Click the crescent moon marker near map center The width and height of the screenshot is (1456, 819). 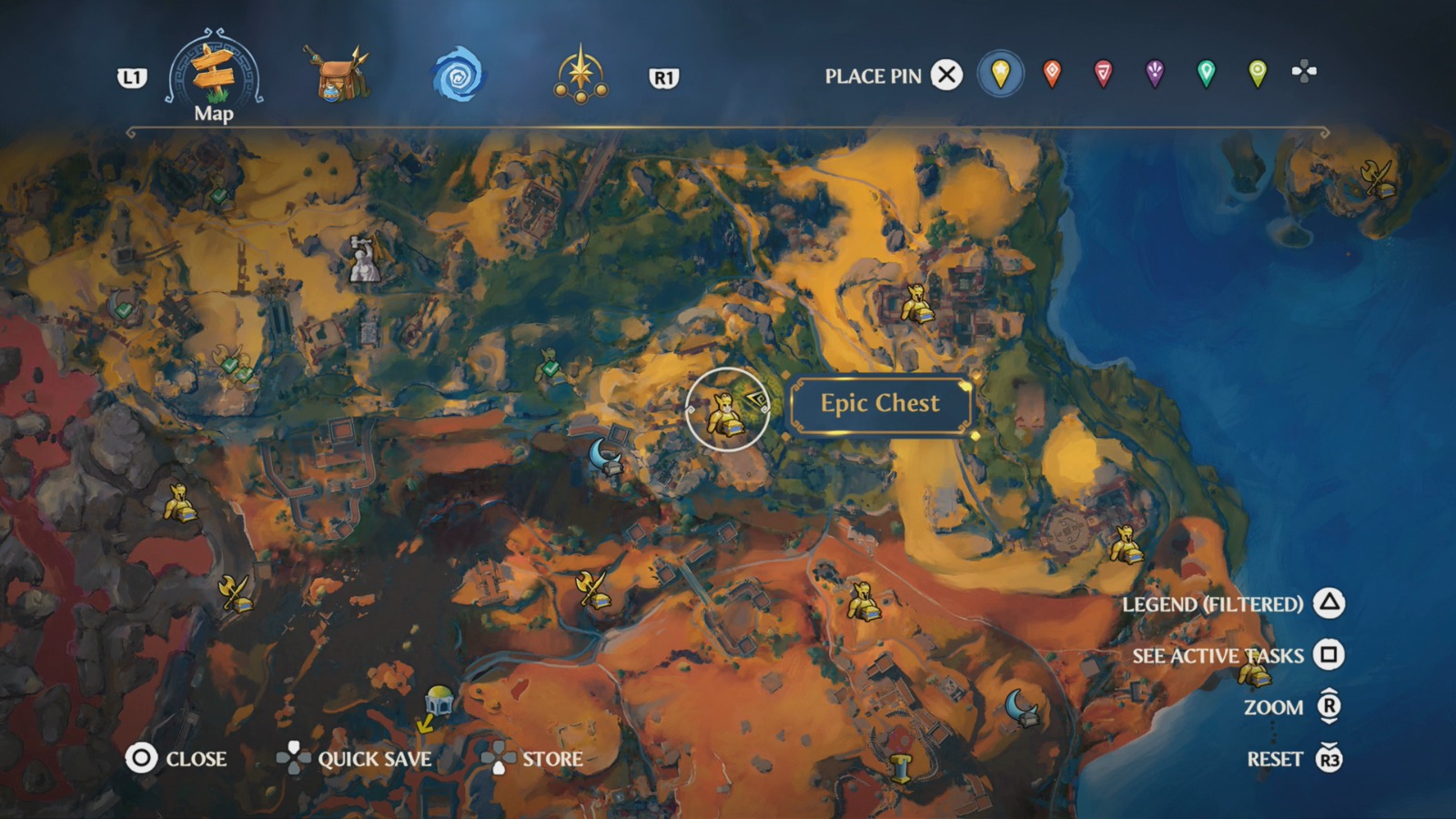point(603,455)
